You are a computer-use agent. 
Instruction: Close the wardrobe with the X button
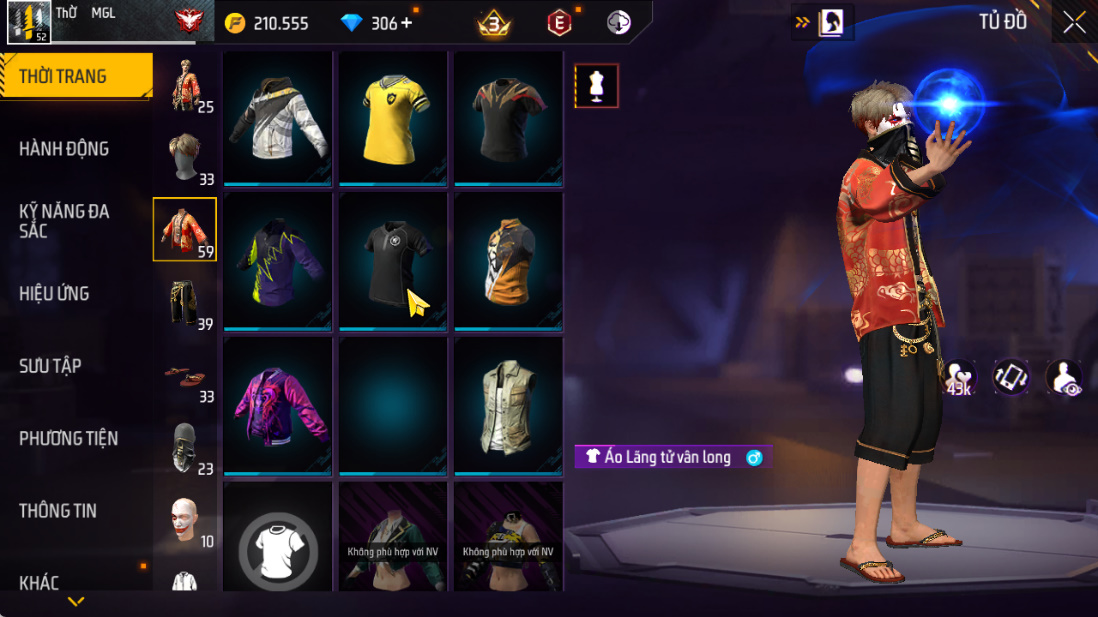[x=1074, y=23]
